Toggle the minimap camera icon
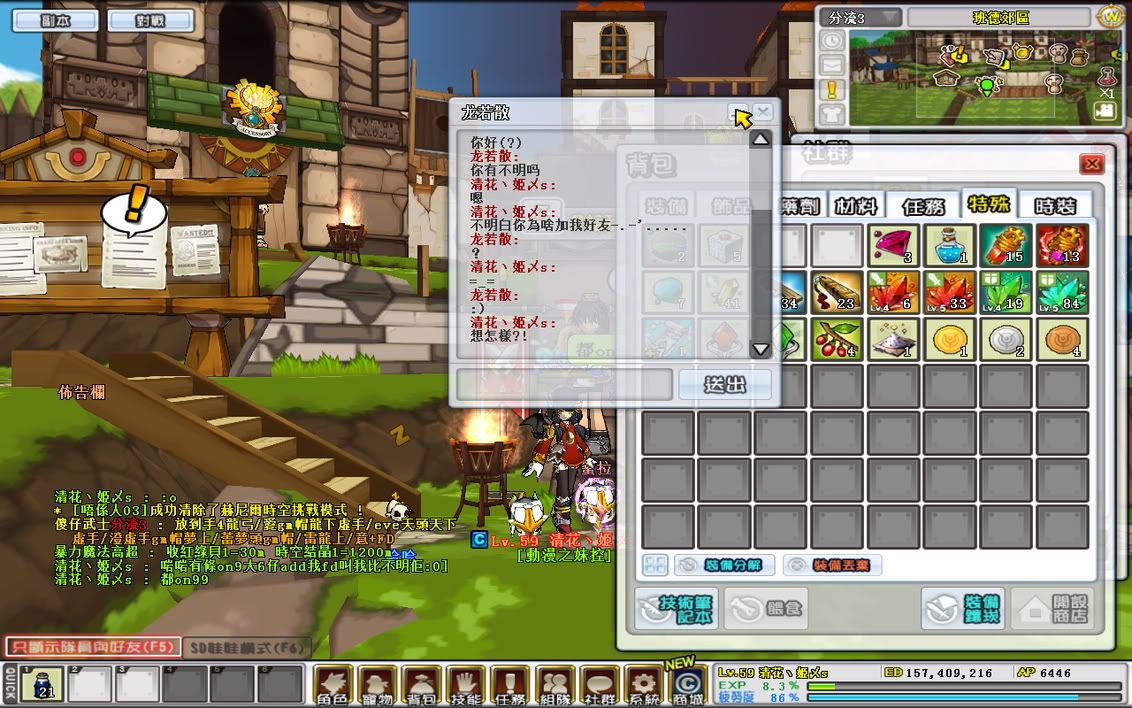 pyautogui.click(x=1105, y=111)
